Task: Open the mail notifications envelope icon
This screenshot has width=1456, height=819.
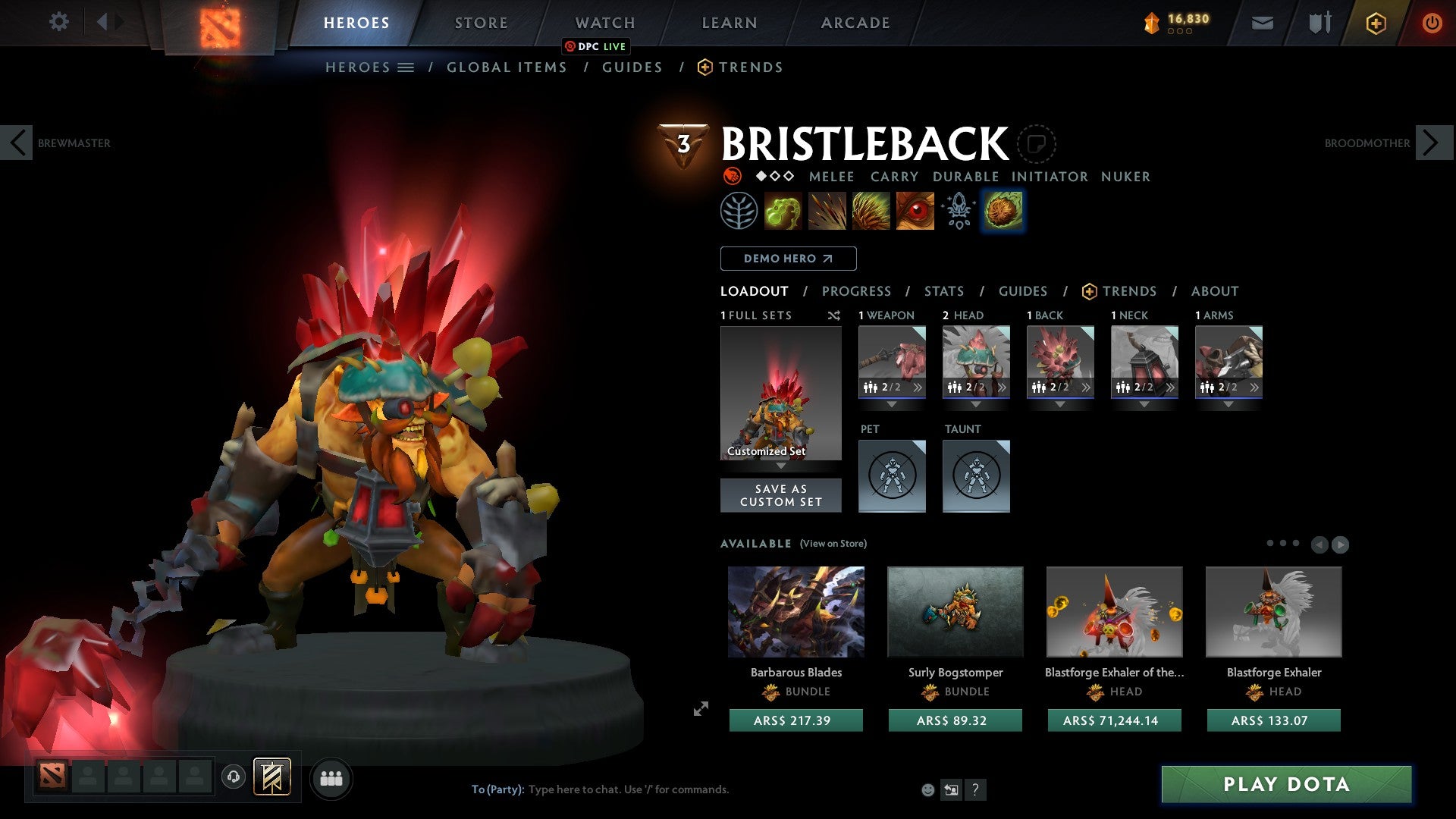Action: 1262,23
